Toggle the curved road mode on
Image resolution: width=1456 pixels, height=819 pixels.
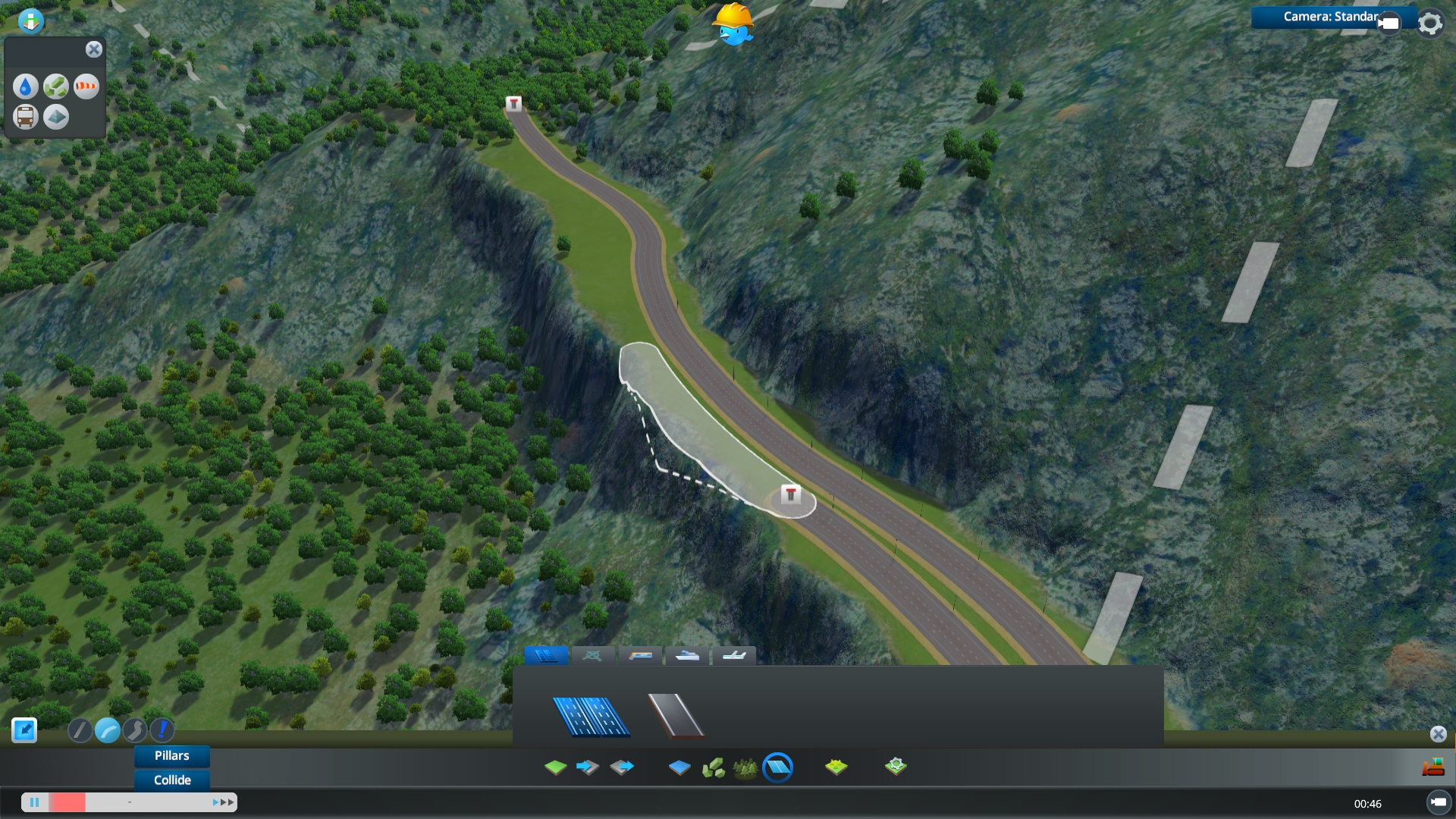click(x=108, y=730)
